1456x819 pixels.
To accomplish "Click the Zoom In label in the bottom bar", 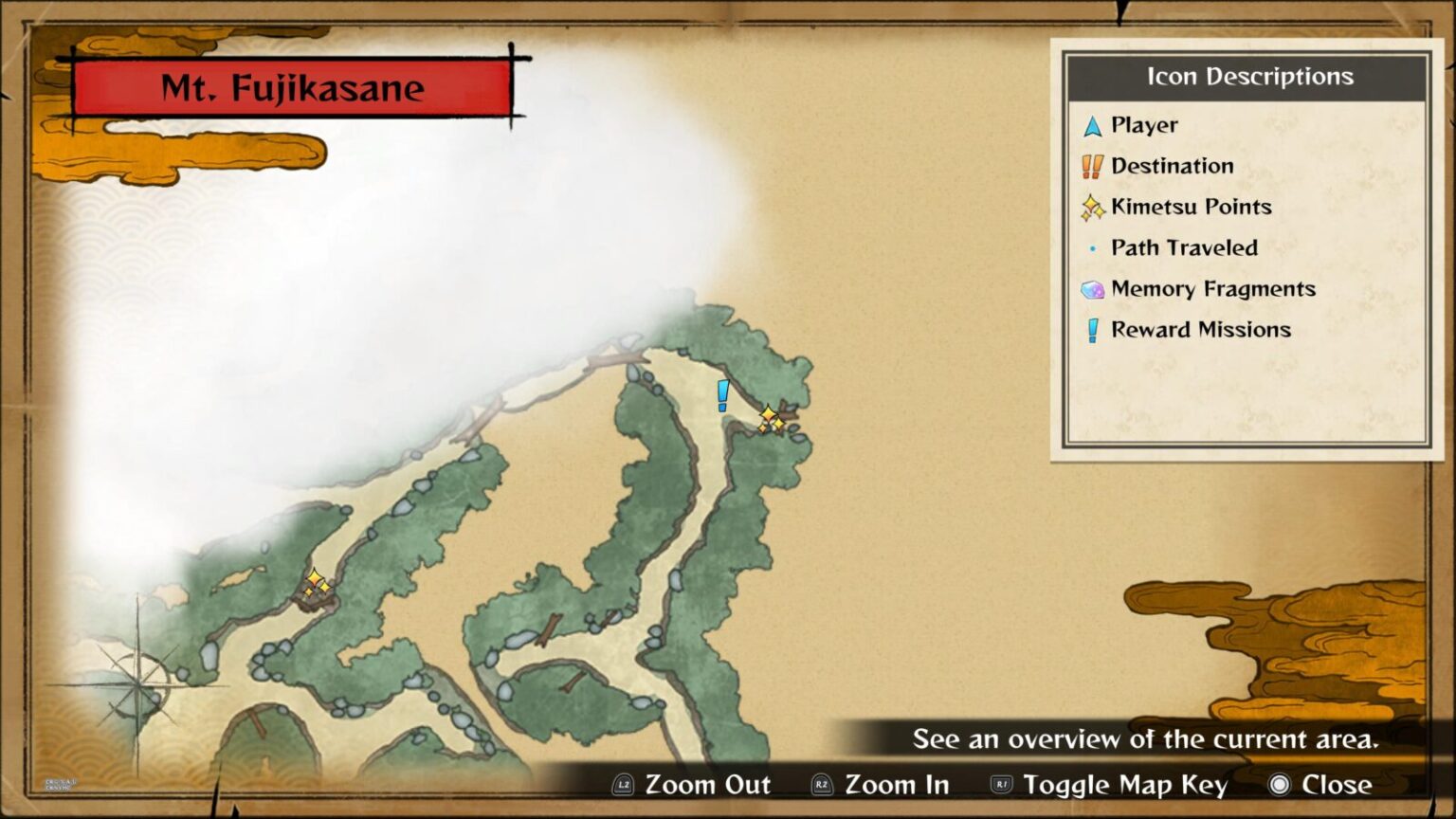I will (x=897, y=785).
